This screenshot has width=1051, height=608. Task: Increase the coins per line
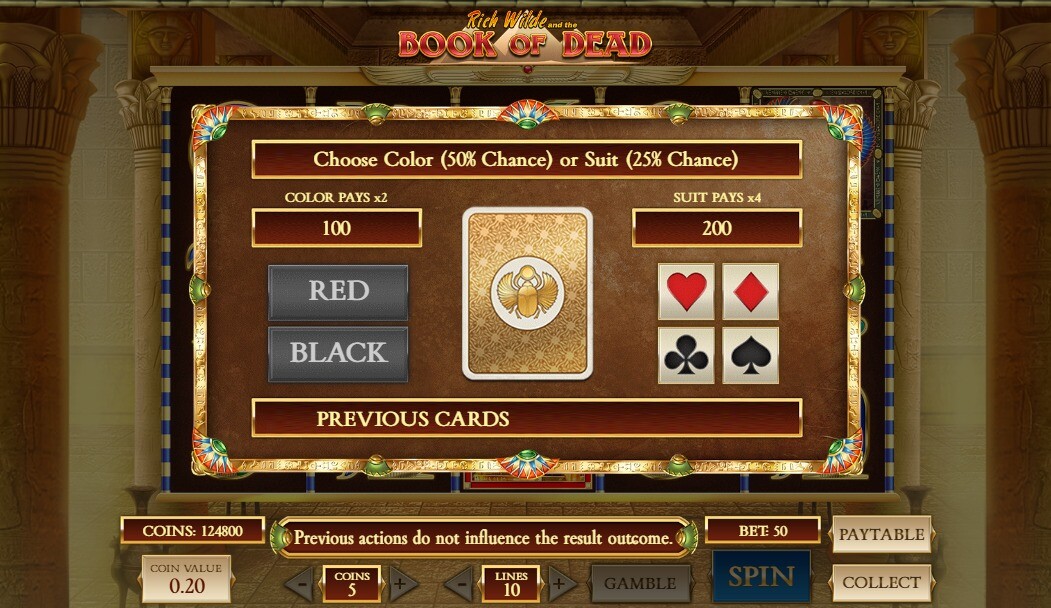click(404, 583)
